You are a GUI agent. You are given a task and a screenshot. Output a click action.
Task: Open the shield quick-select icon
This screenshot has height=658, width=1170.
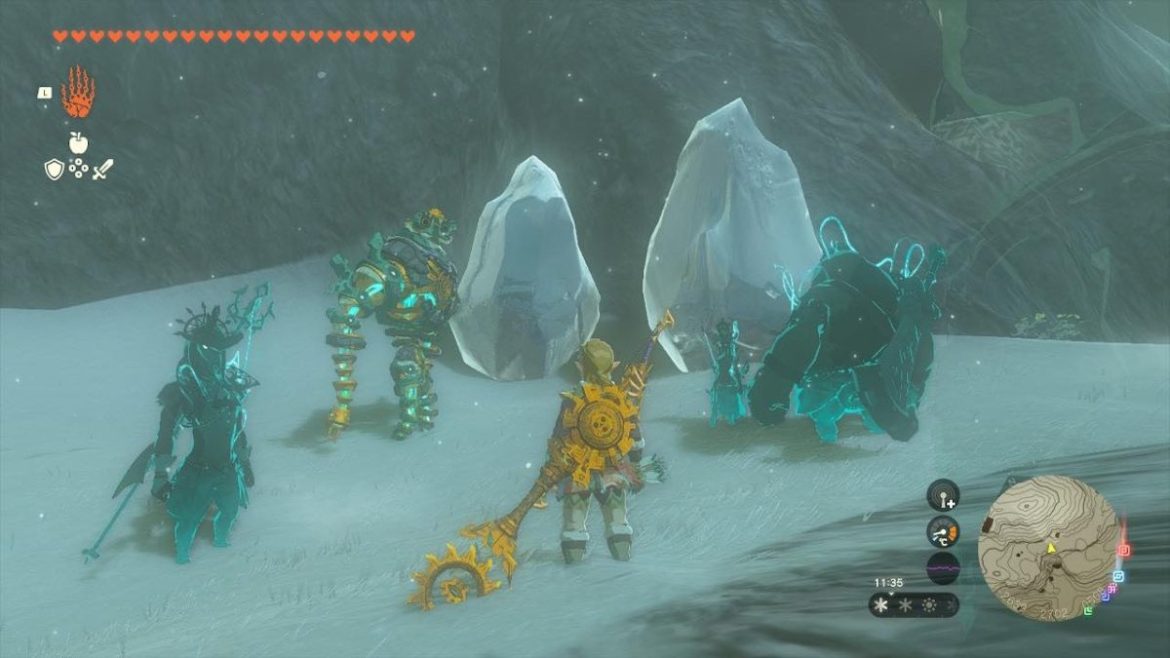[x=54, y=169]
